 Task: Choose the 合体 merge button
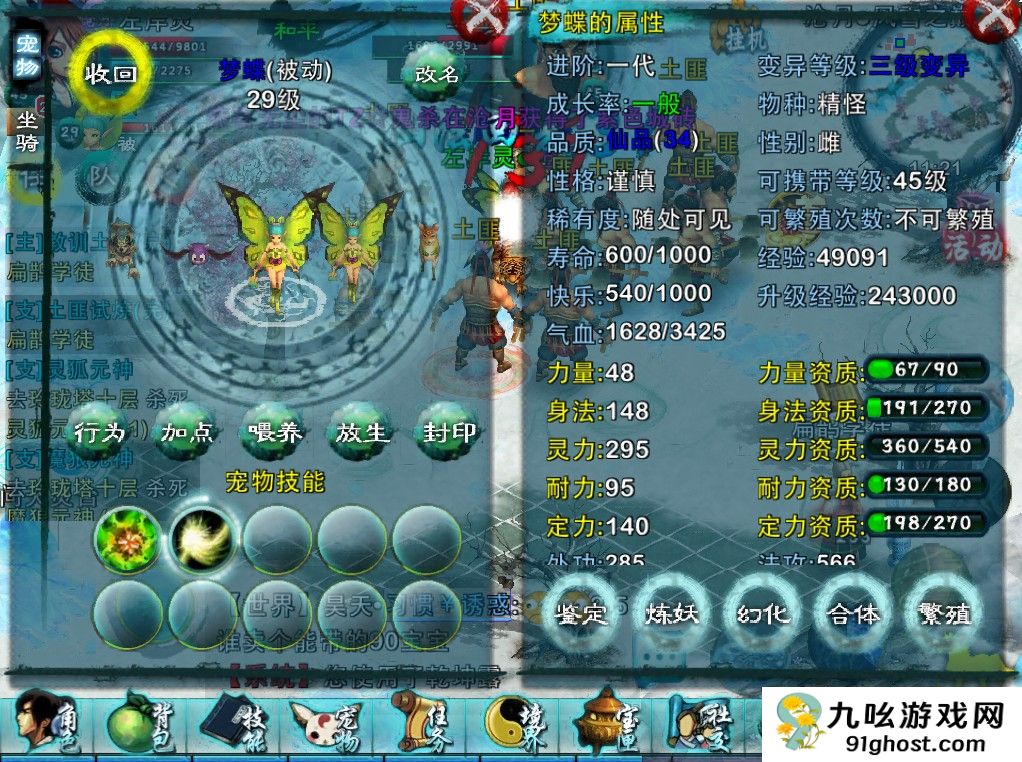click(854, 613)
